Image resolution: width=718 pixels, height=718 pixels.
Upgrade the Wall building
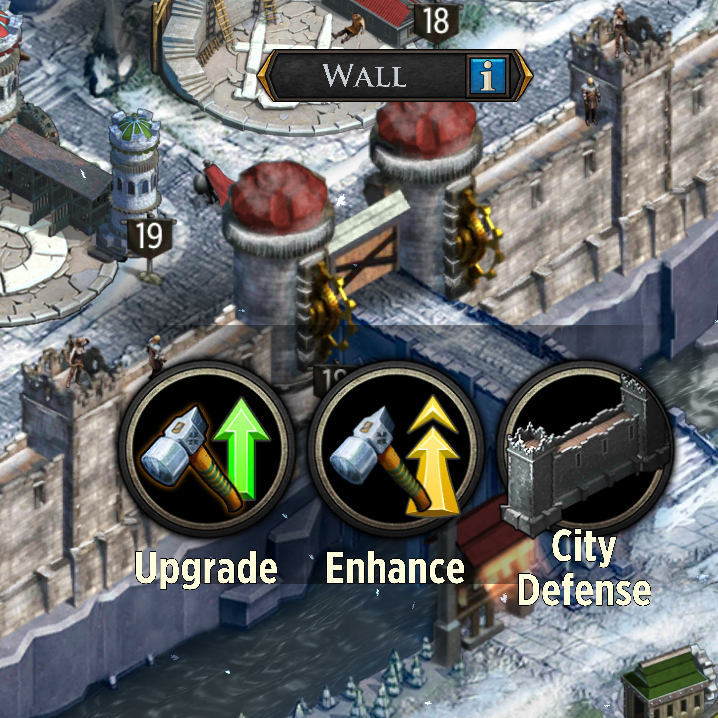206,449
